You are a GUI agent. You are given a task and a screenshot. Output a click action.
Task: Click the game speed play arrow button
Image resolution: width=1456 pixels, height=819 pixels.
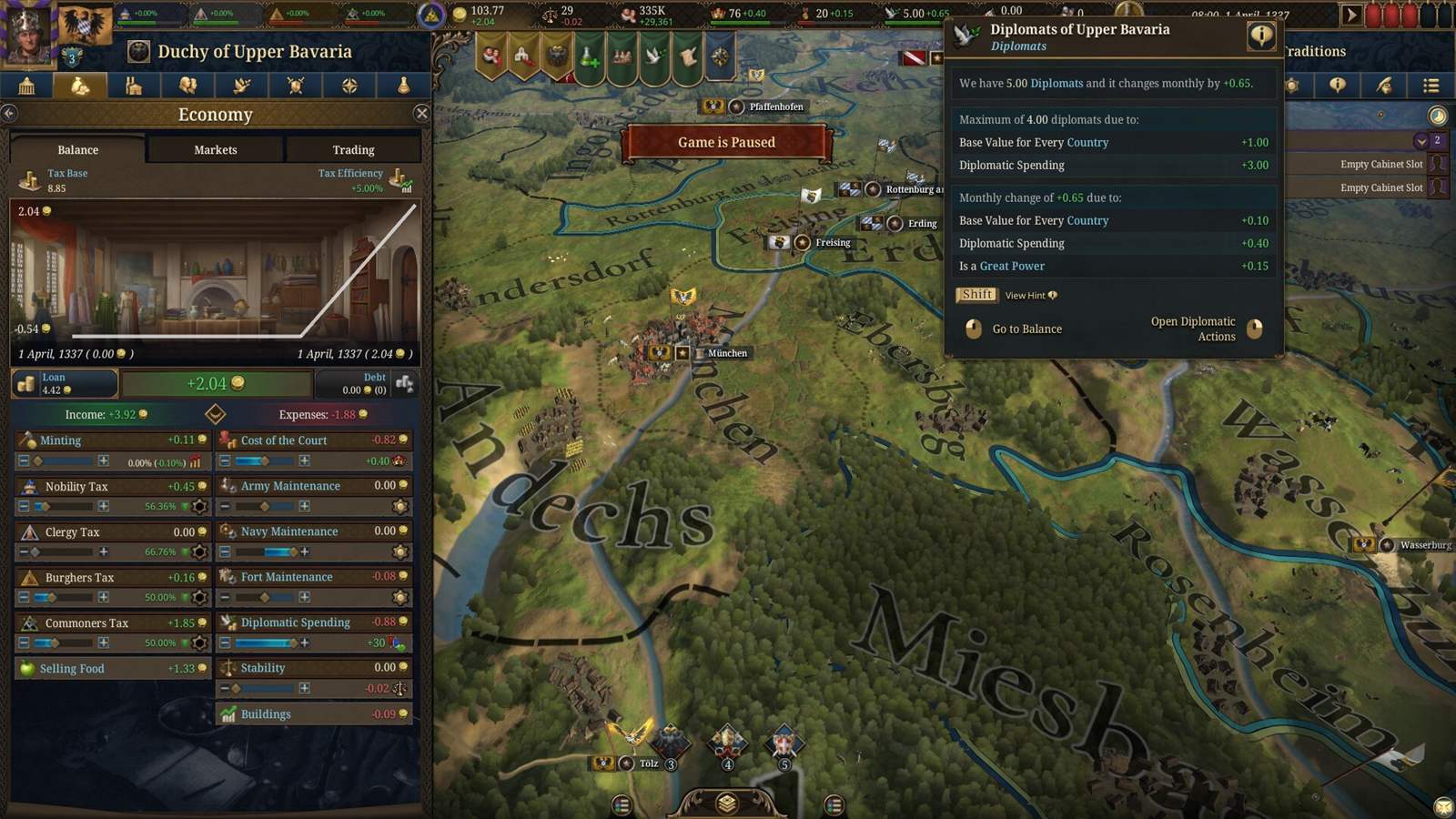pos(1351,15)
